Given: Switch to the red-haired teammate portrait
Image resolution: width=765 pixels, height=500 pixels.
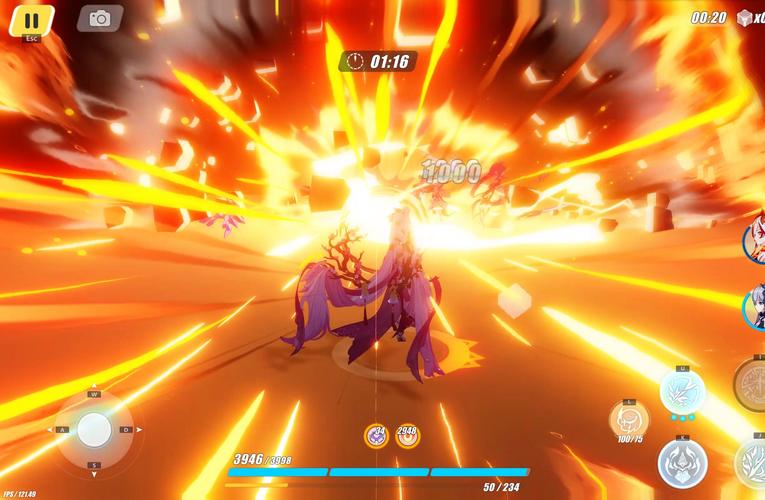Looking at the screenshot, I should [x=755, y=241].
